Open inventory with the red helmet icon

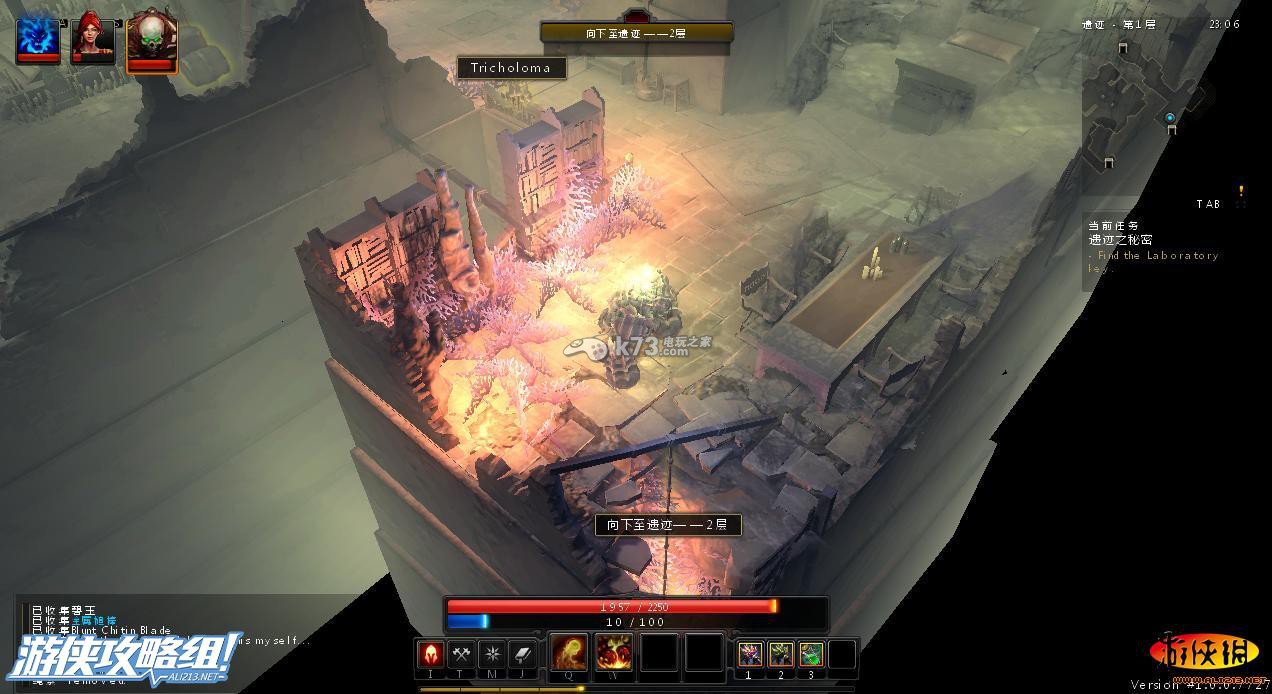click(430, 654)
